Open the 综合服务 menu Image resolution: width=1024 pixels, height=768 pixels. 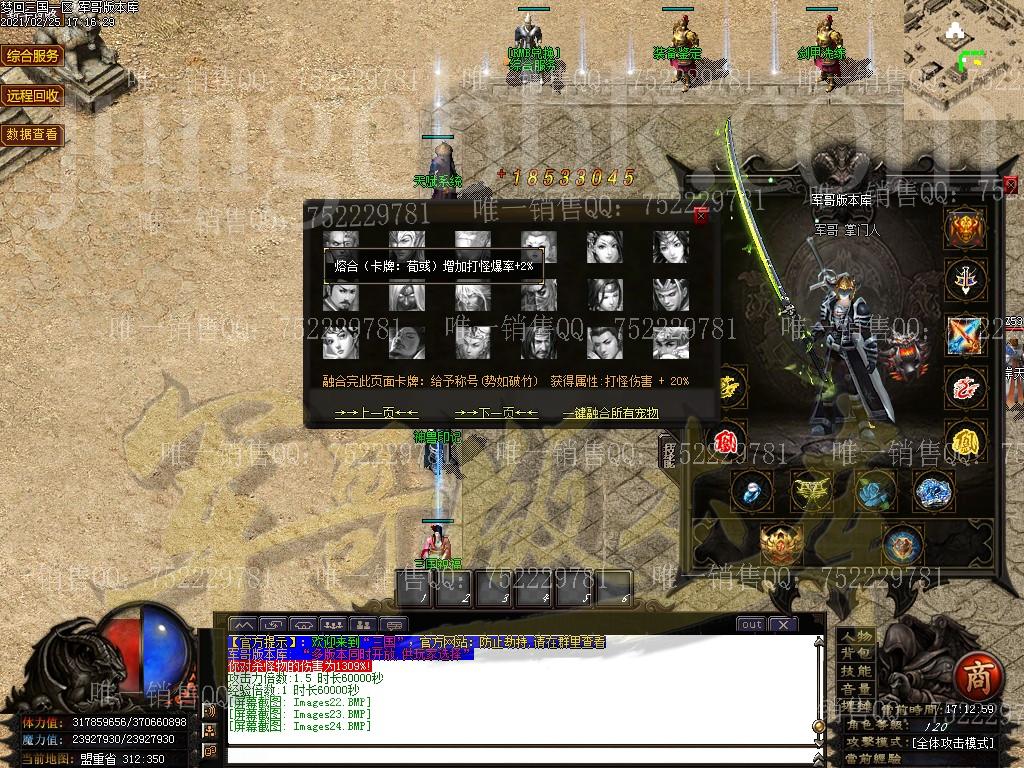(33, 56)
